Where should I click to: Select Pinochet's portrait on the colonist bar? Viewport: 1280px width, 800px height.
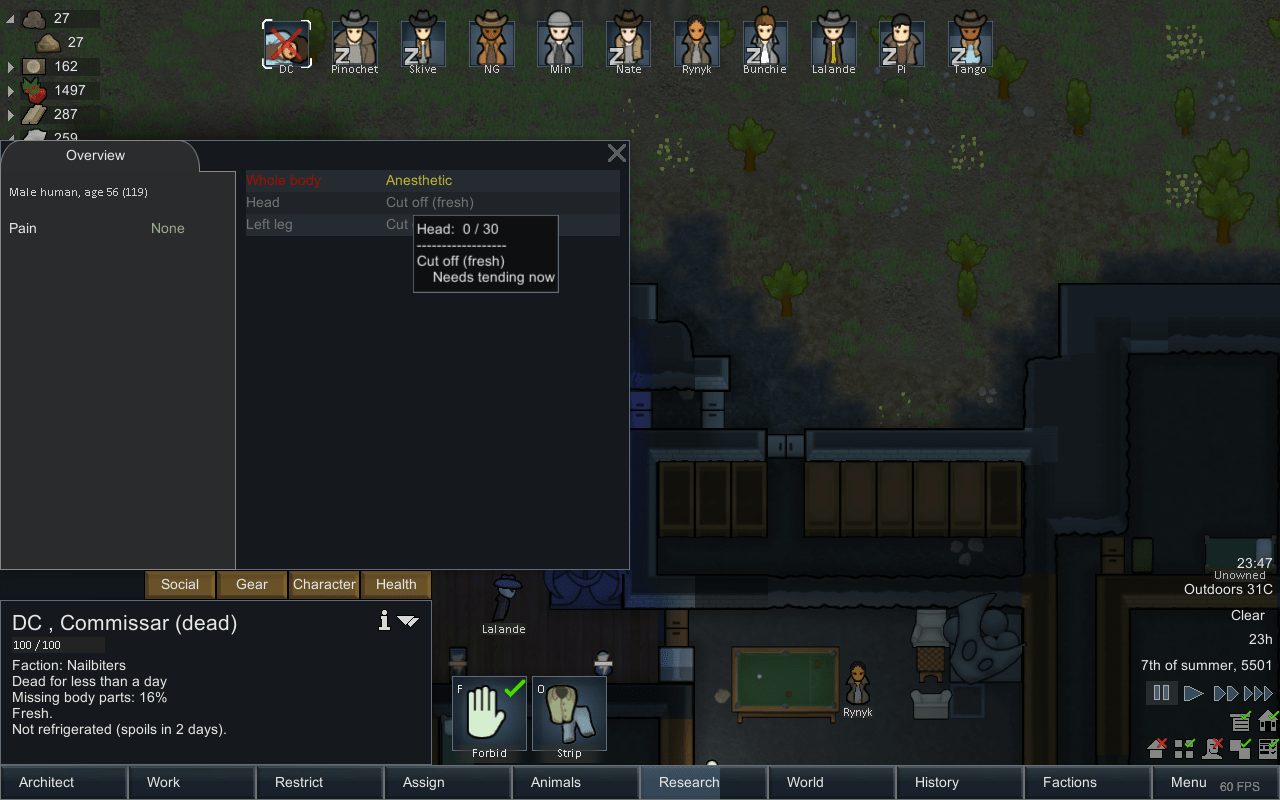pyautogui.click(x=354, y=40)
